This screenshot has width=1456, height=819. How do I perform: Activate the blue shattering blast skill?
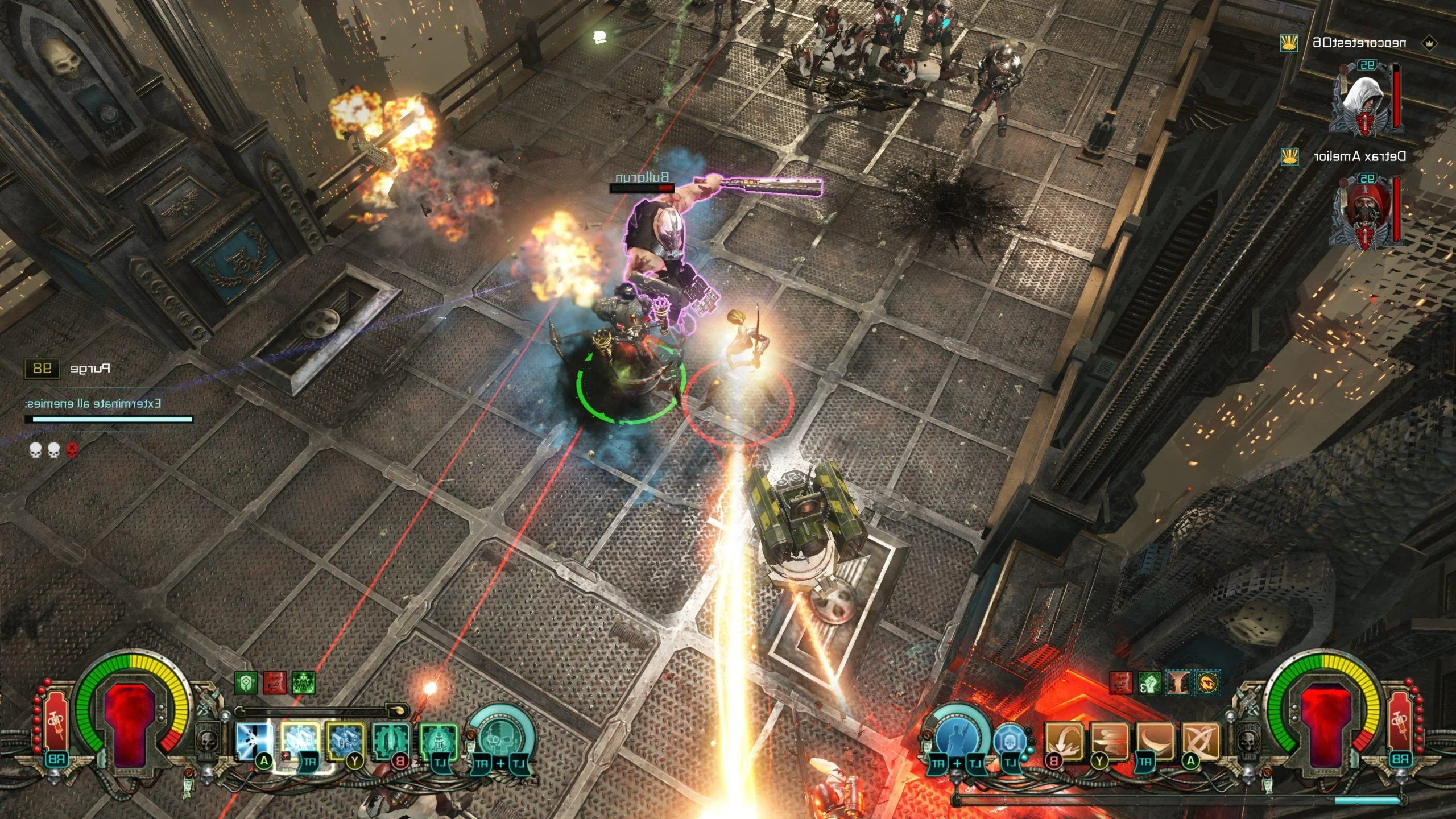pos(253,741)
